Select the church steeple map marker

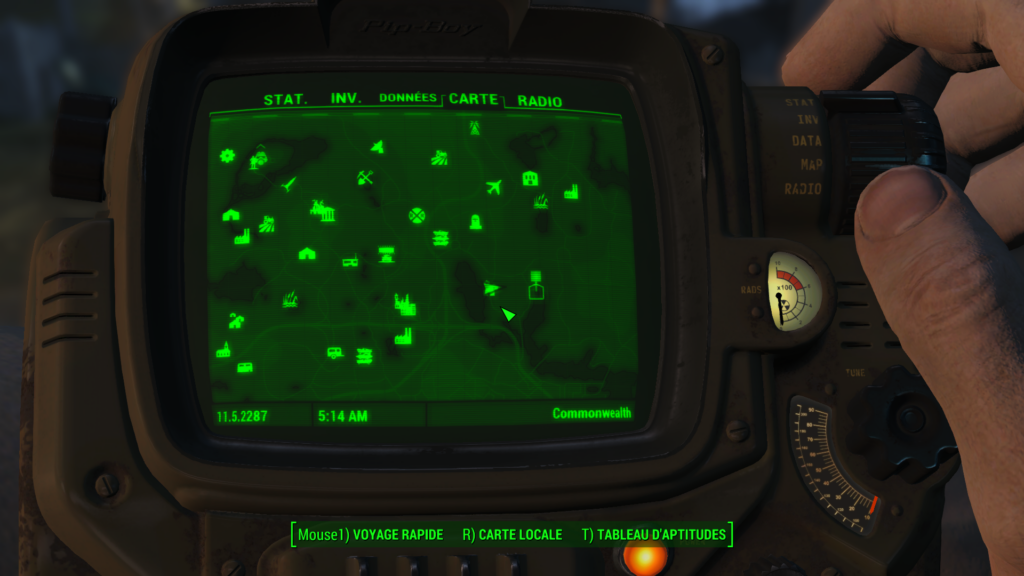(x=223, y=350)
